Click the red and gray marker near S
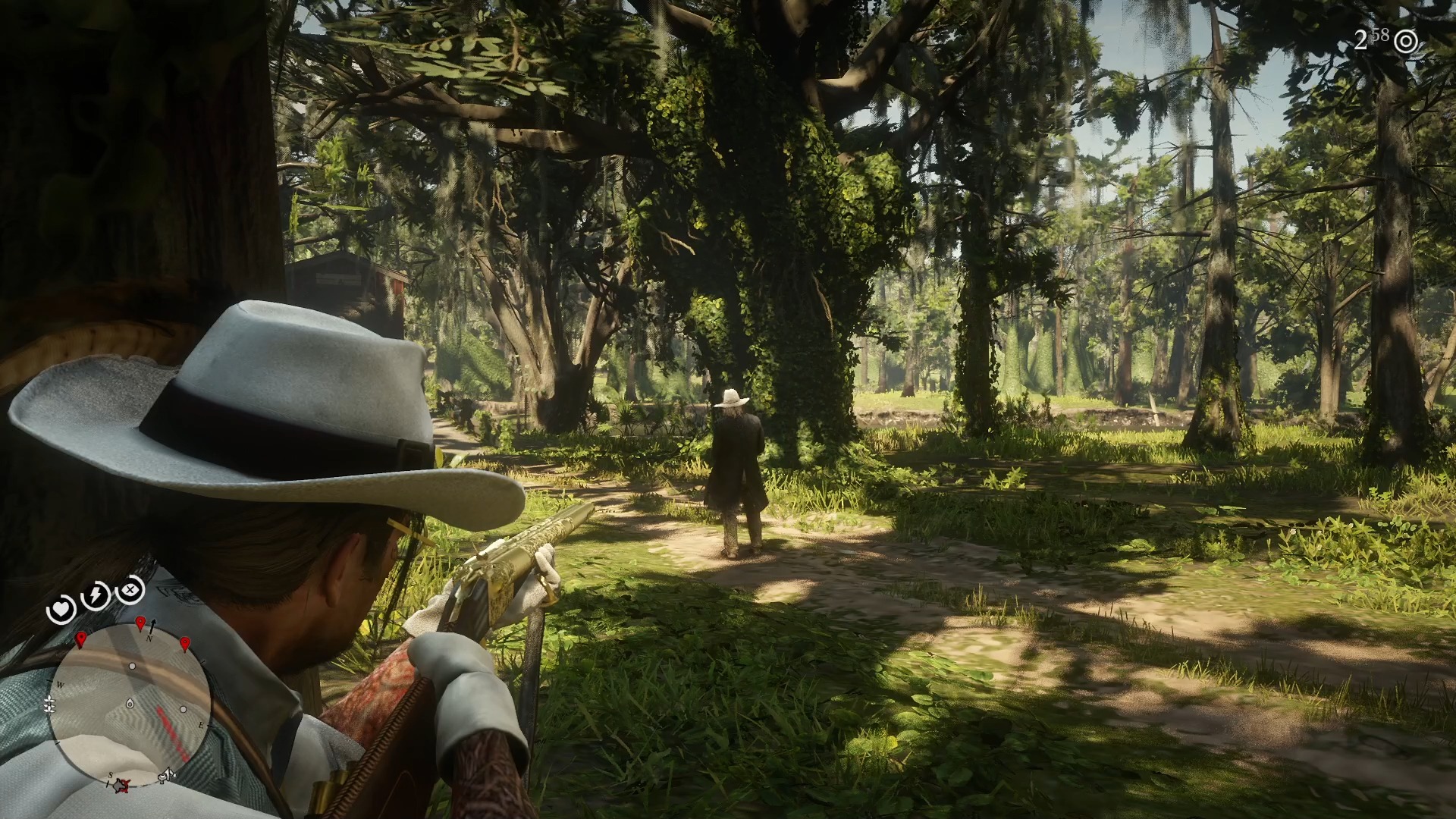Image resolution: width=1456 pixels, height=819 pixels. pyautogui.click(x=122, y=786)
